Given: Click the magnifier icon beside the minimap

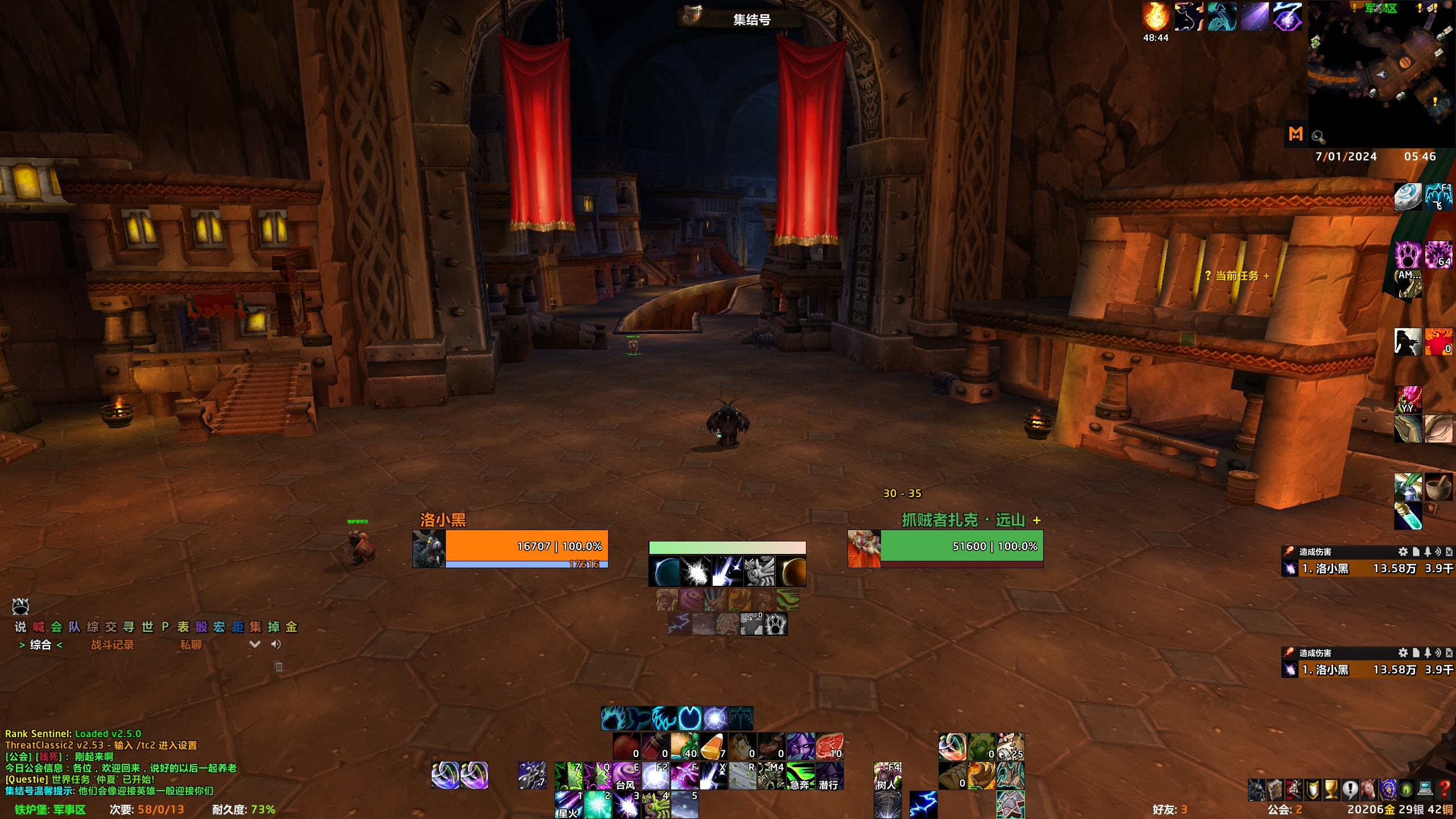Looking at the screenshot, I should pos(1318,136).
